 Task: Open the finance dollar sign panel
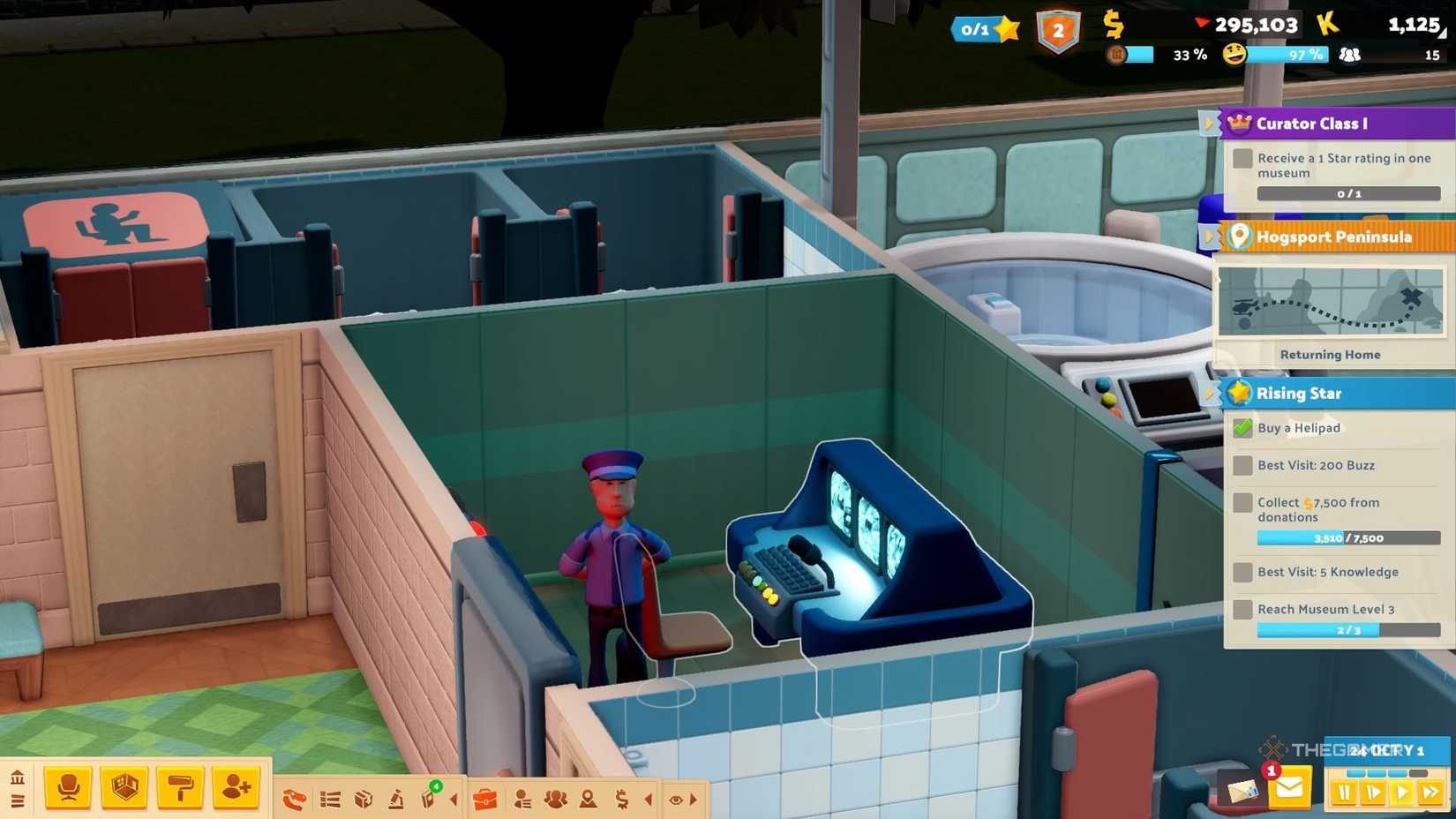[621, 798]
